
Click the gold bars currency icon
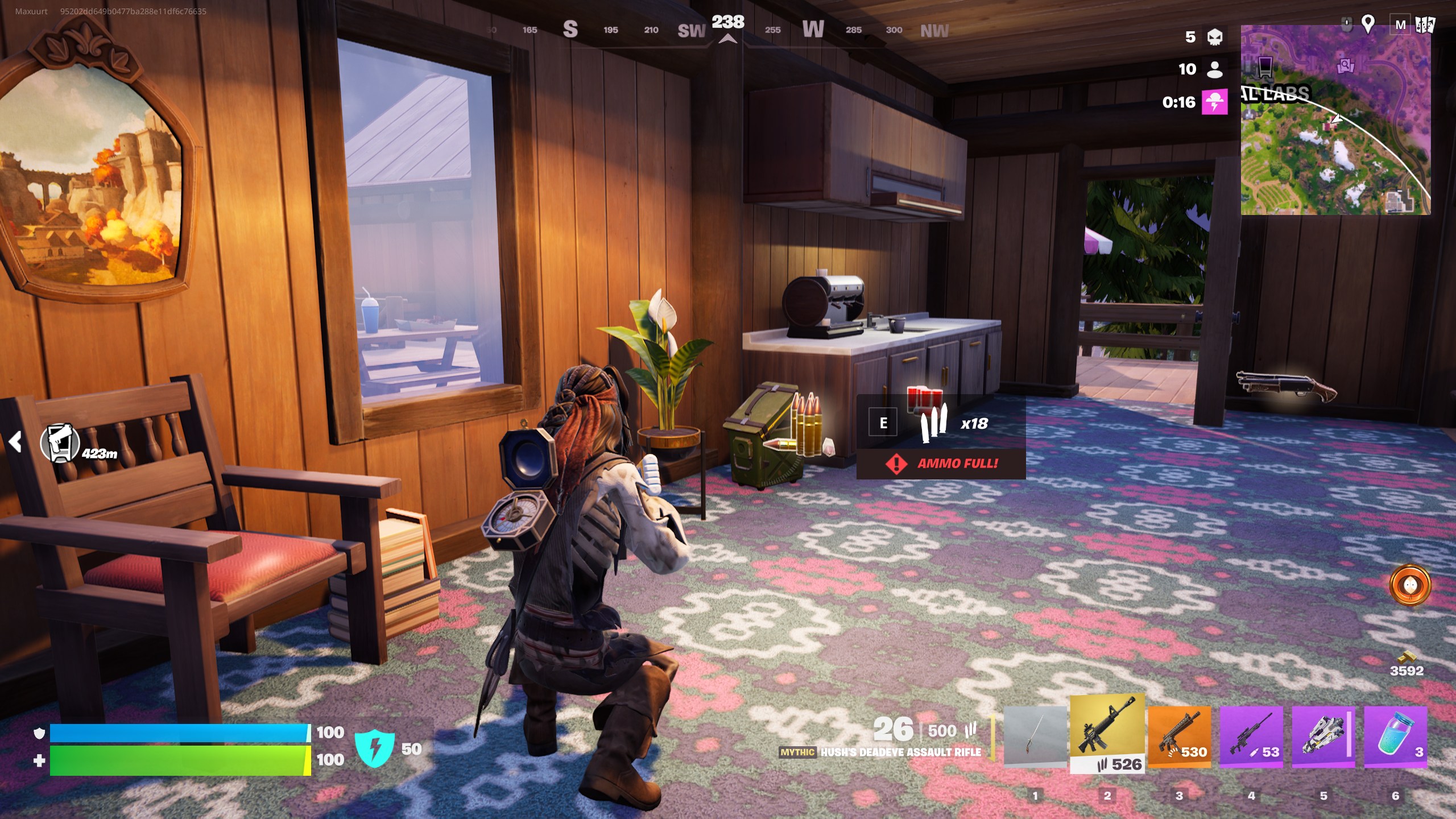click(x=1407, y=656)
